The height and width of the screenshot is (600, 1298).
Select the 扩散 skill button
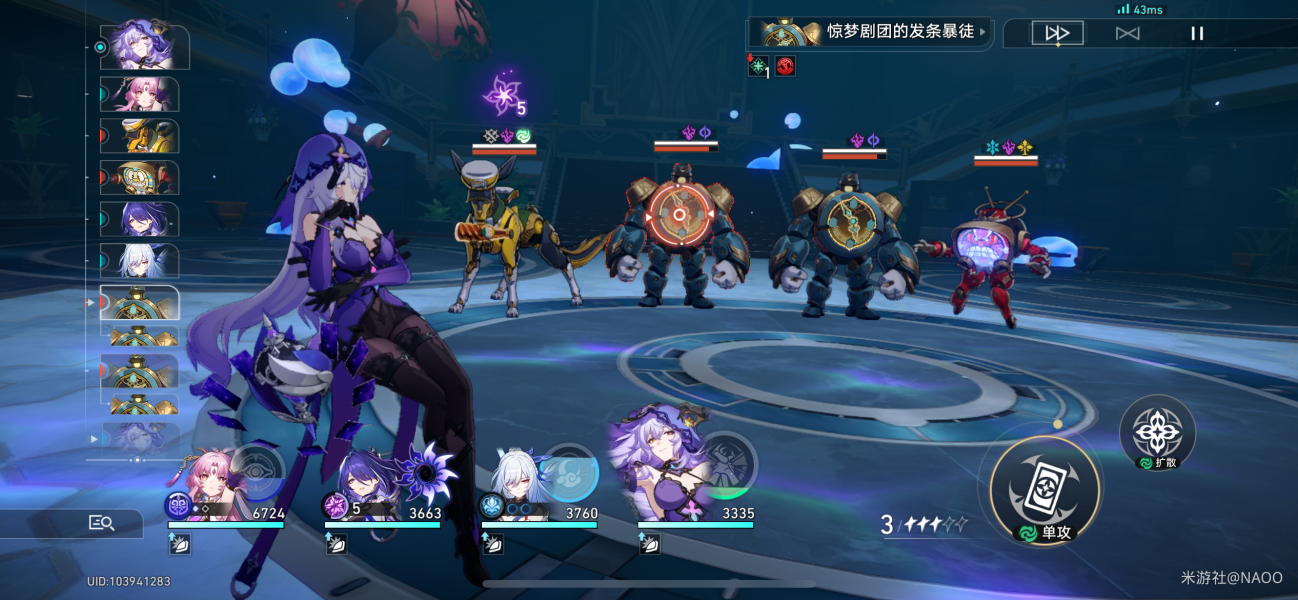coord(1157,431)
